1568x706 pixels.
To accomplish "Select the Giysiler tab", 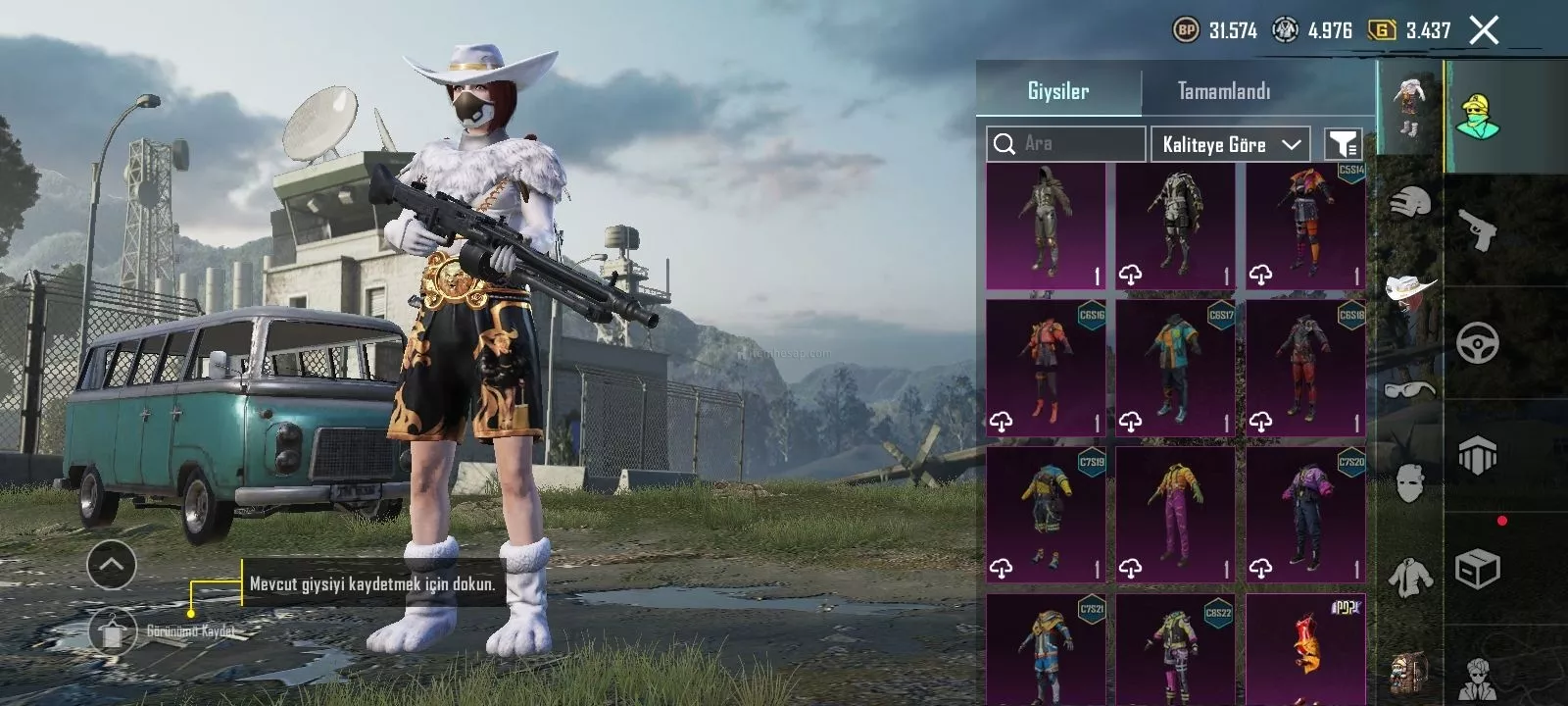I will pyautogui.click(x=1058, y=91).
